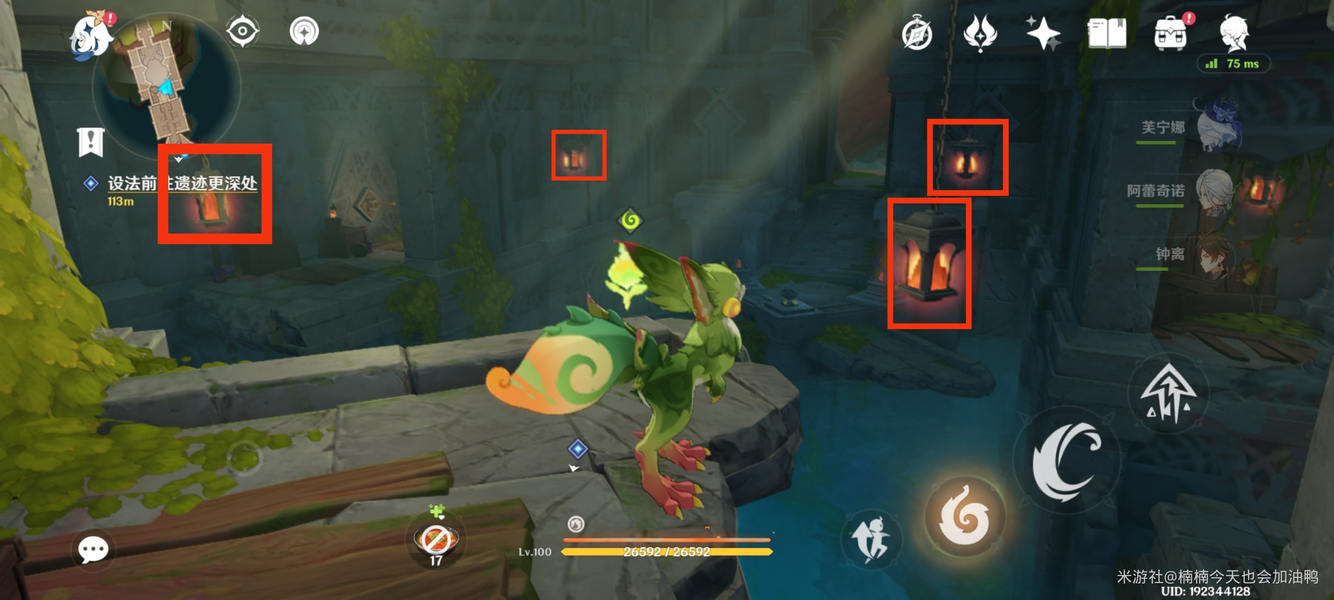This screenshot has width=1334, height=600.
Task: Open the compass adventure icon
Action: 917,35
